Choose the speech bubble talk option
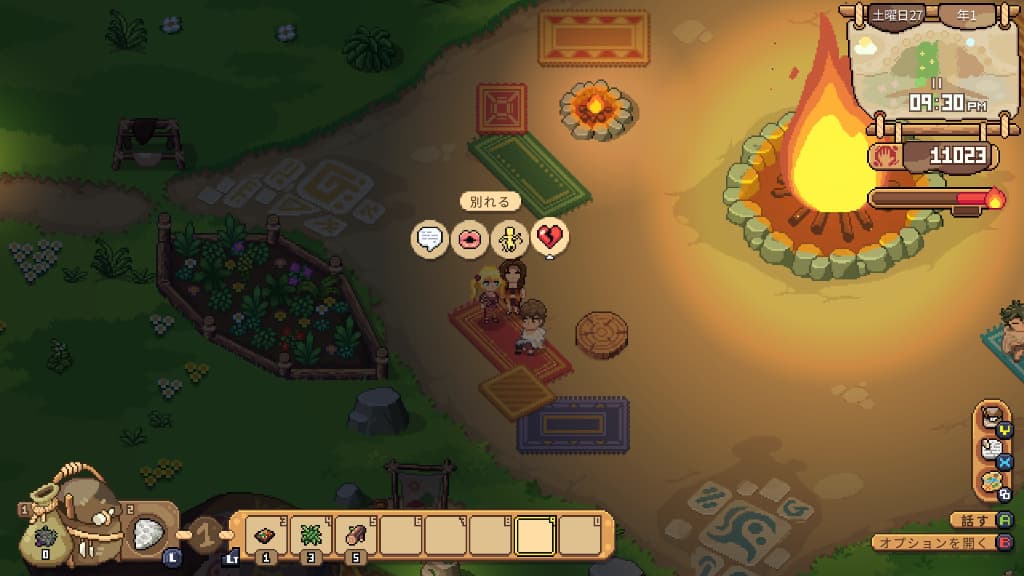 [430, 239]
